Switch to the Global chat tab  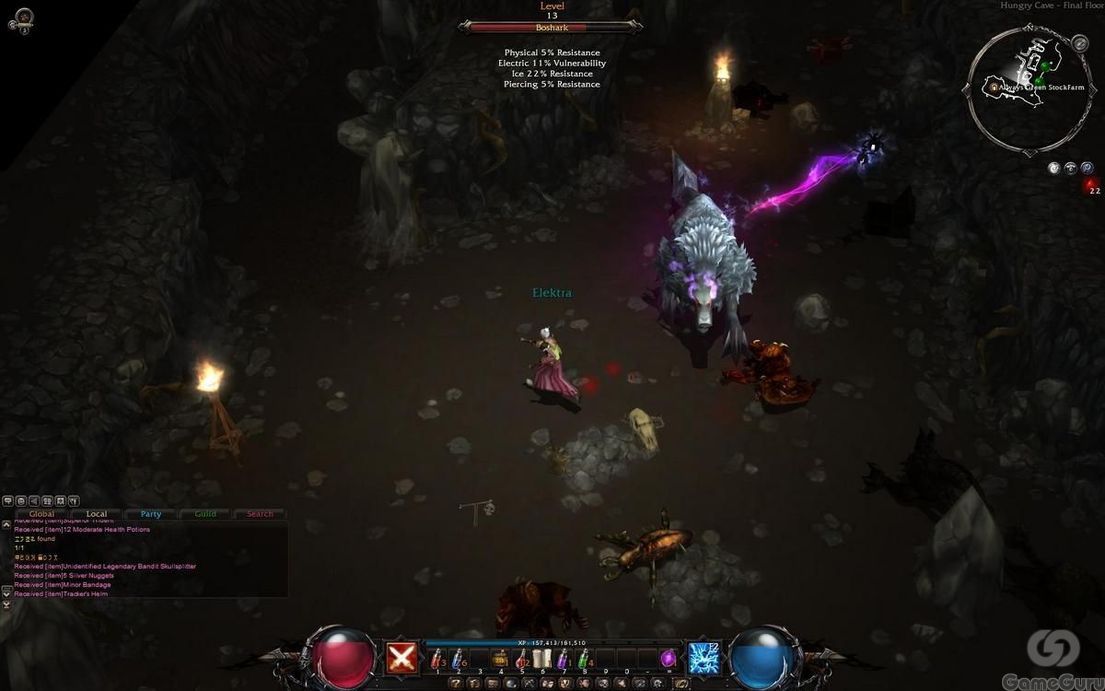42,514
